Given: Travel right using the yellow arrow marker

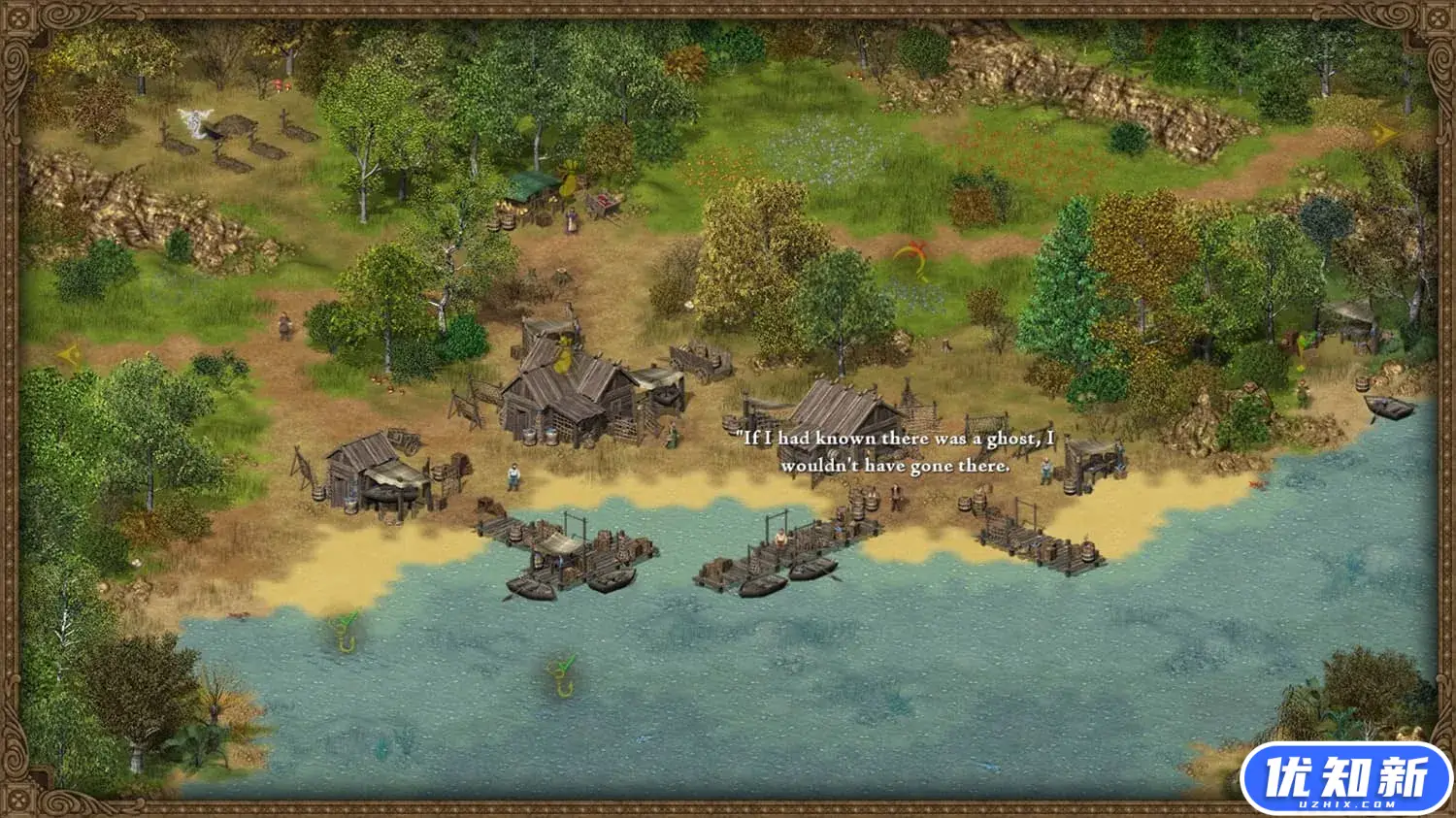Looking at the screenshot, I should pos(1385,134).
